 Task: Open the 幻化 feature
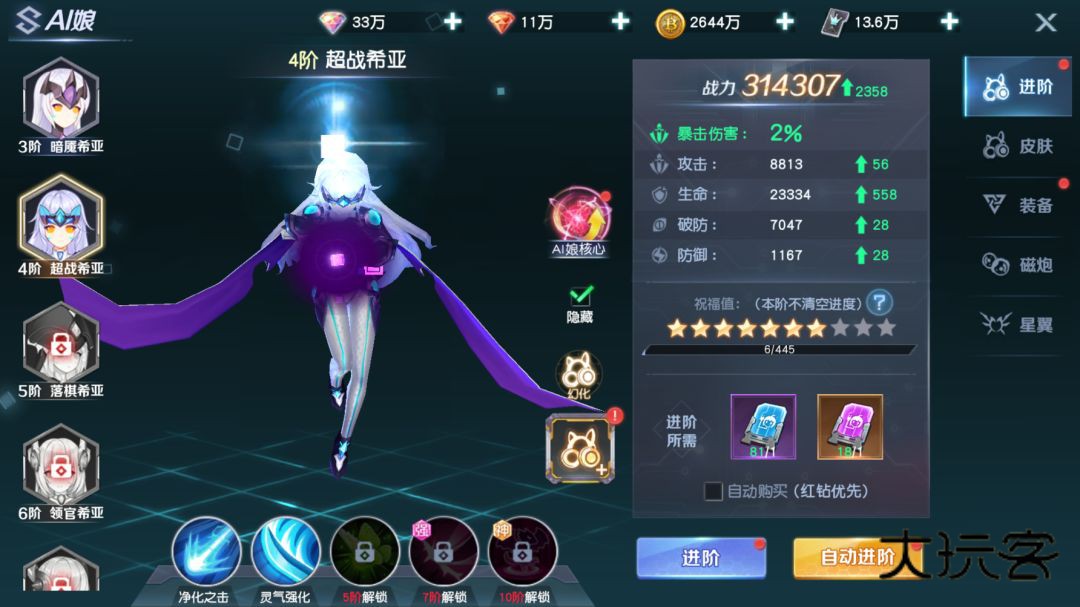[579, 374]
